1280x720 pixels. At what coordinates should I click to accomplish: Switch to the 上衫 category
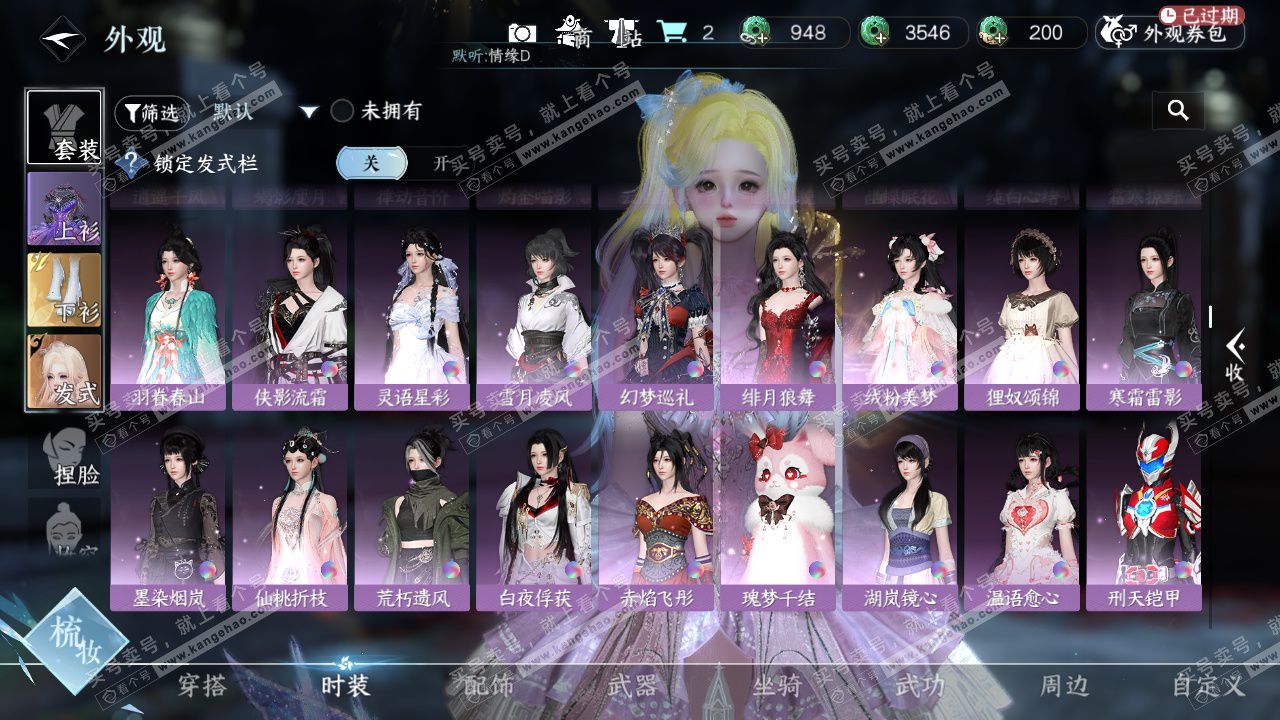(64, 209)
